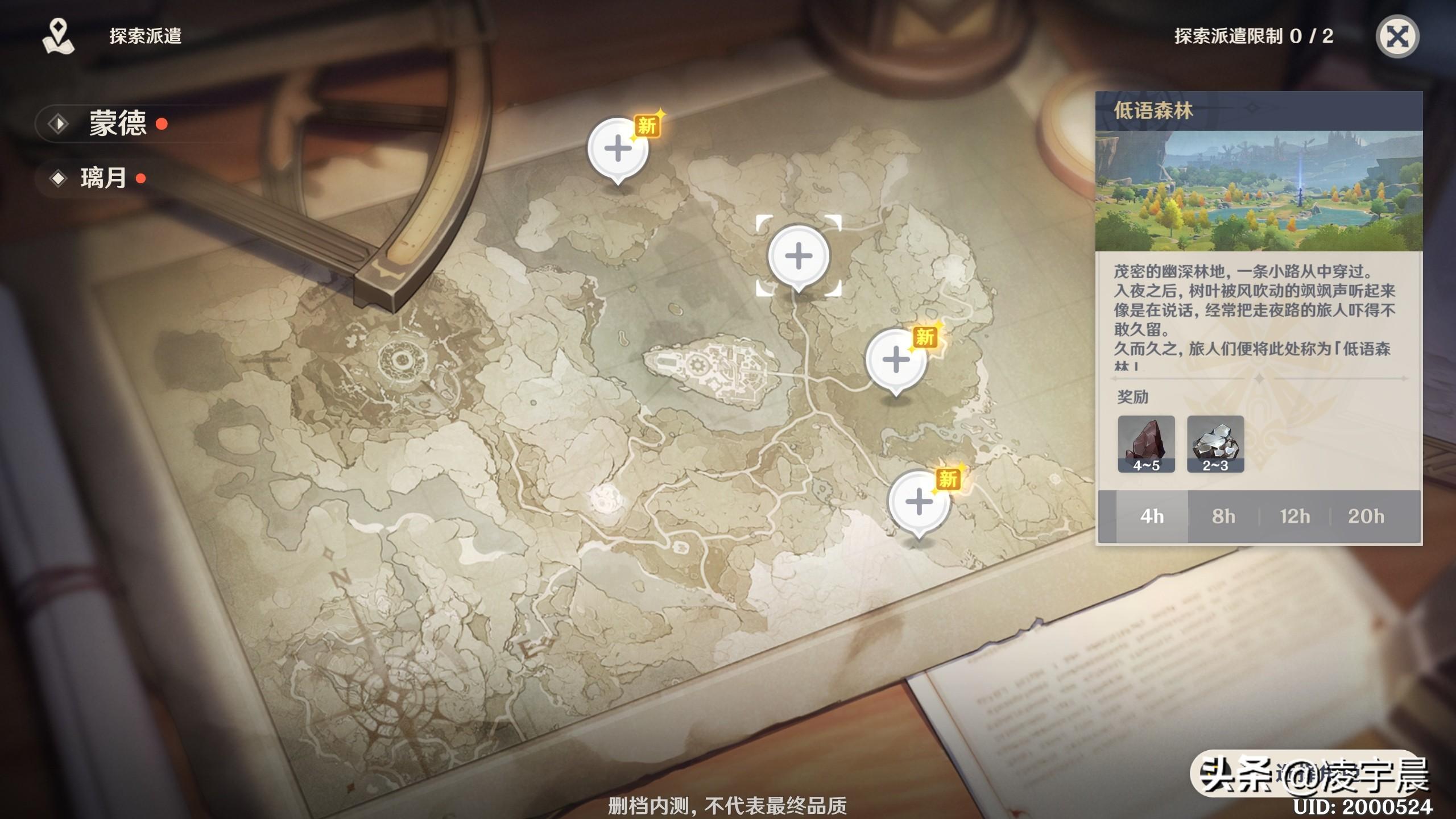The height and width of the screenshot is (819, 1456).
Task: Select the 8h expedition duration
Action: (1224, 517)
